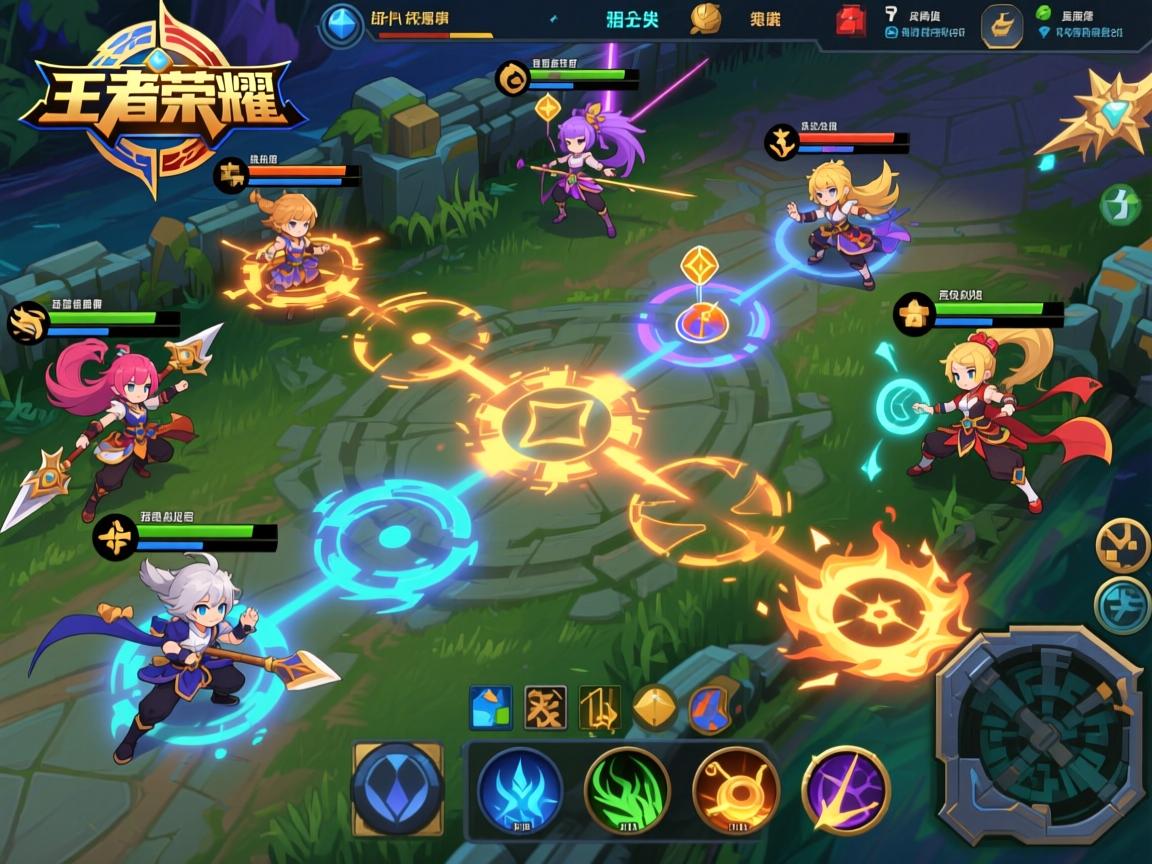The width and height of the screenshot is (1152, 864).
Task: Cast the green tendrils skill
Action: [x=626, y=790]
